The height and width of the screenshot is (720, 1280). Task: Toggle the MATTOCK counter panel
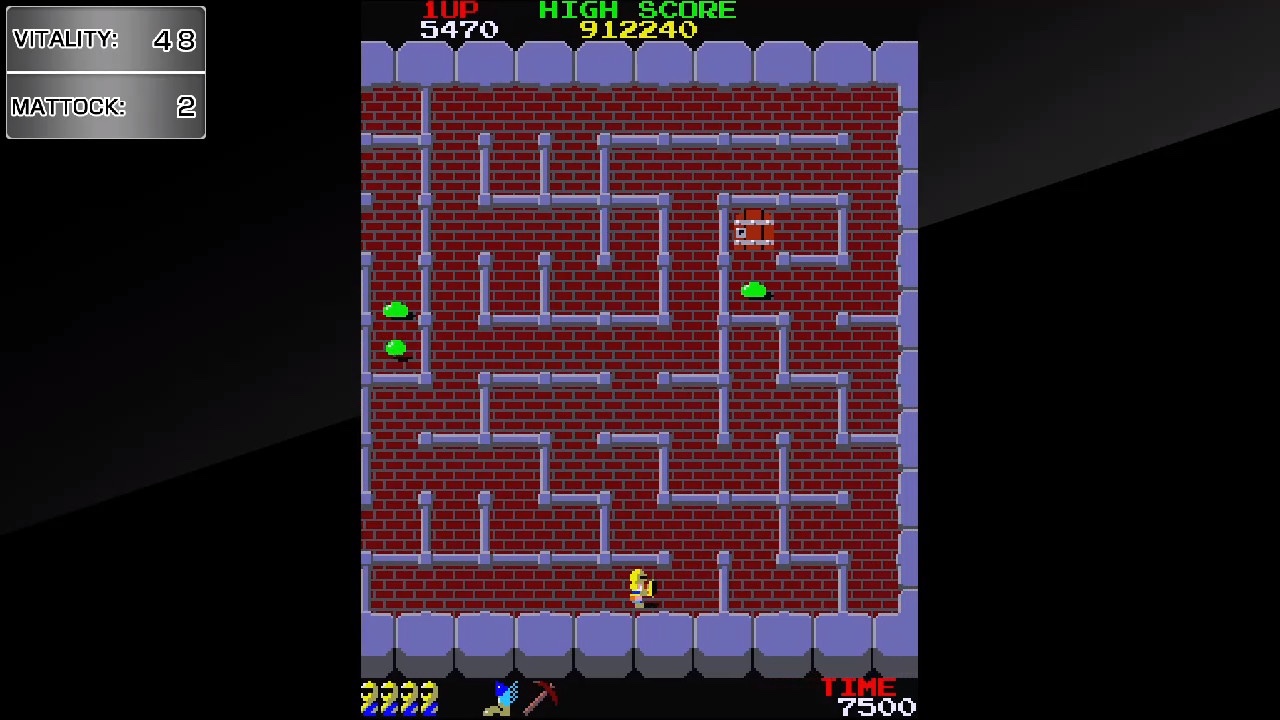[x=105, y=107]
